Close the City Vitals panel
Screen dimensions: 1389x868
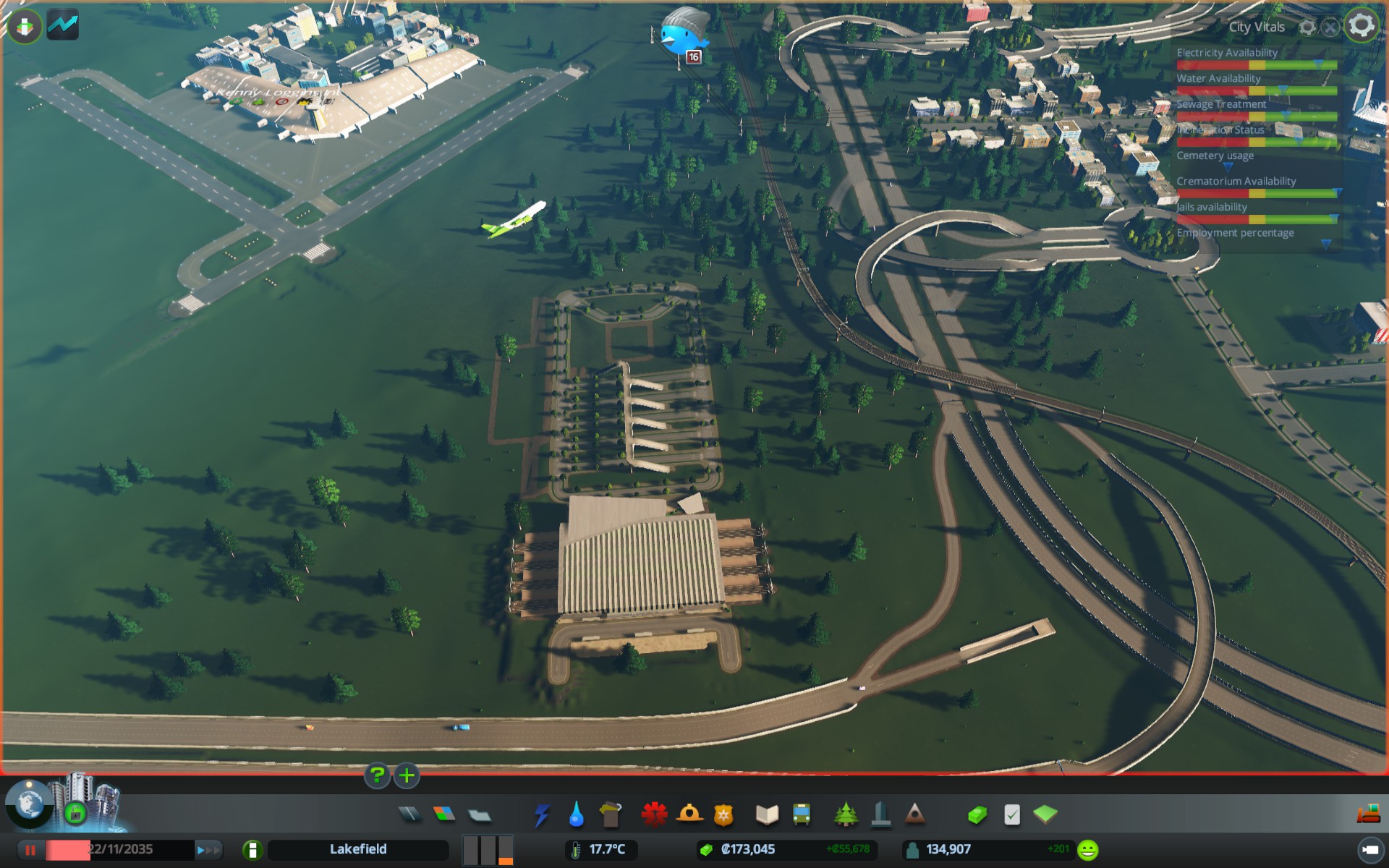[1330, 27]
